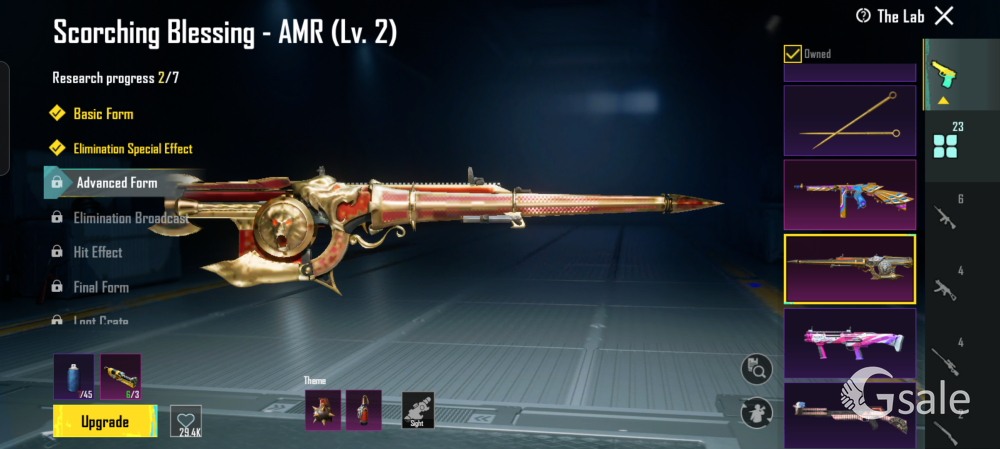
Task: Tap the blue spray paint material slot
Action: pos(74,377)
